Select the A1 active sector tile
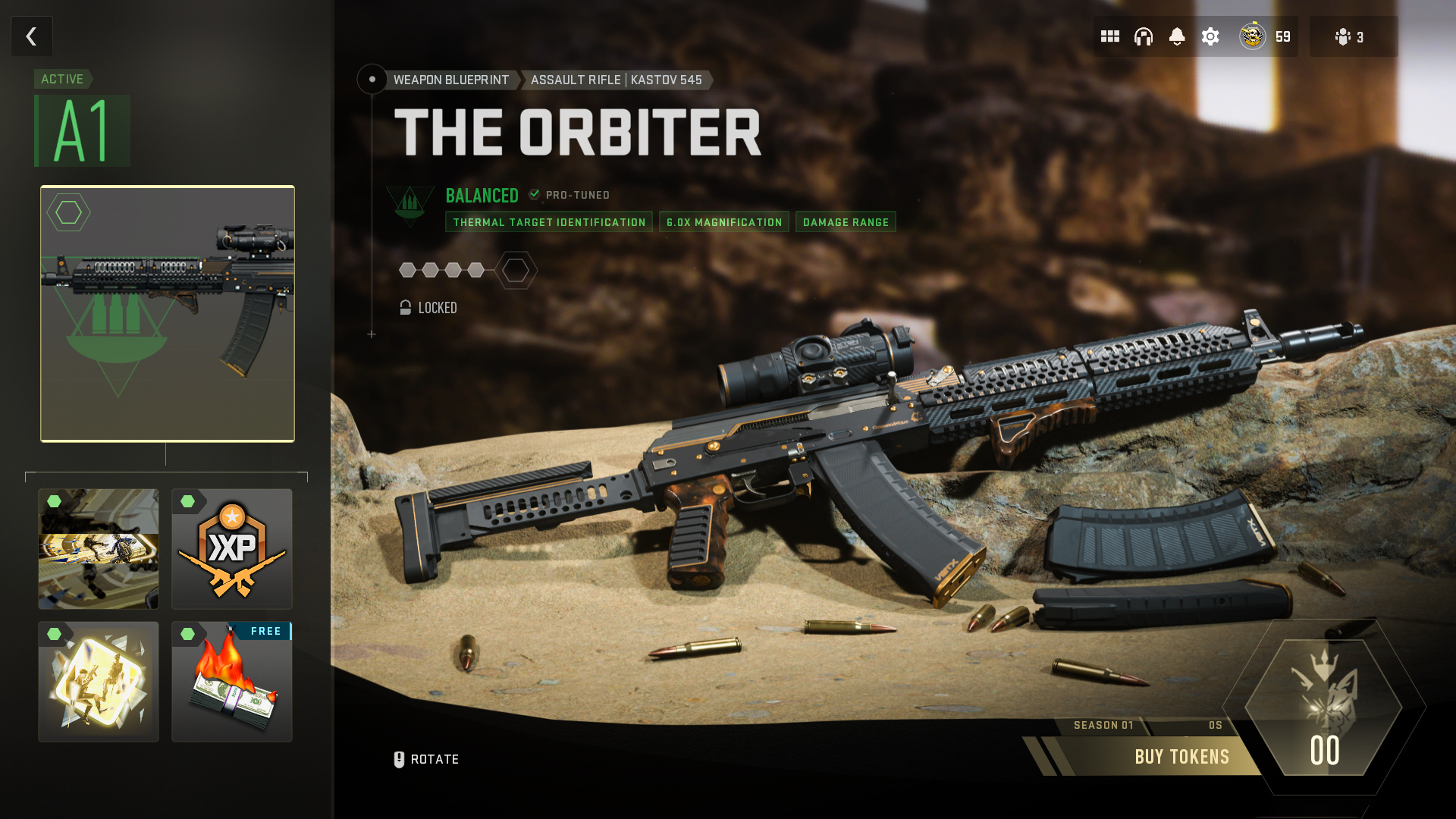This screenshot has width=1456, height=819. point(83,130)
